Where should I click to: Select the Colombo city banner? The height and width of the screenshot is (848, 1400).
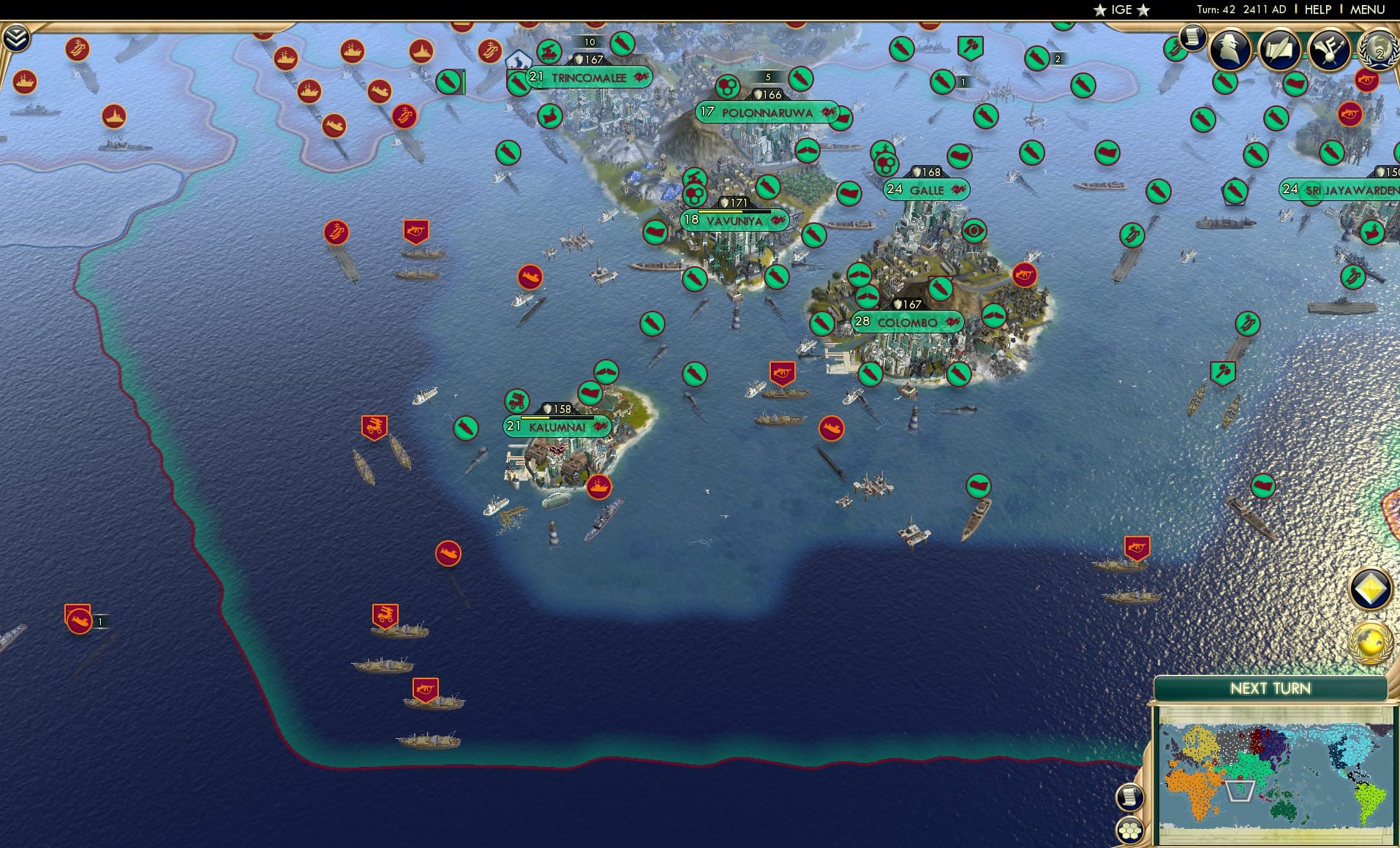(x=907, y=321)
